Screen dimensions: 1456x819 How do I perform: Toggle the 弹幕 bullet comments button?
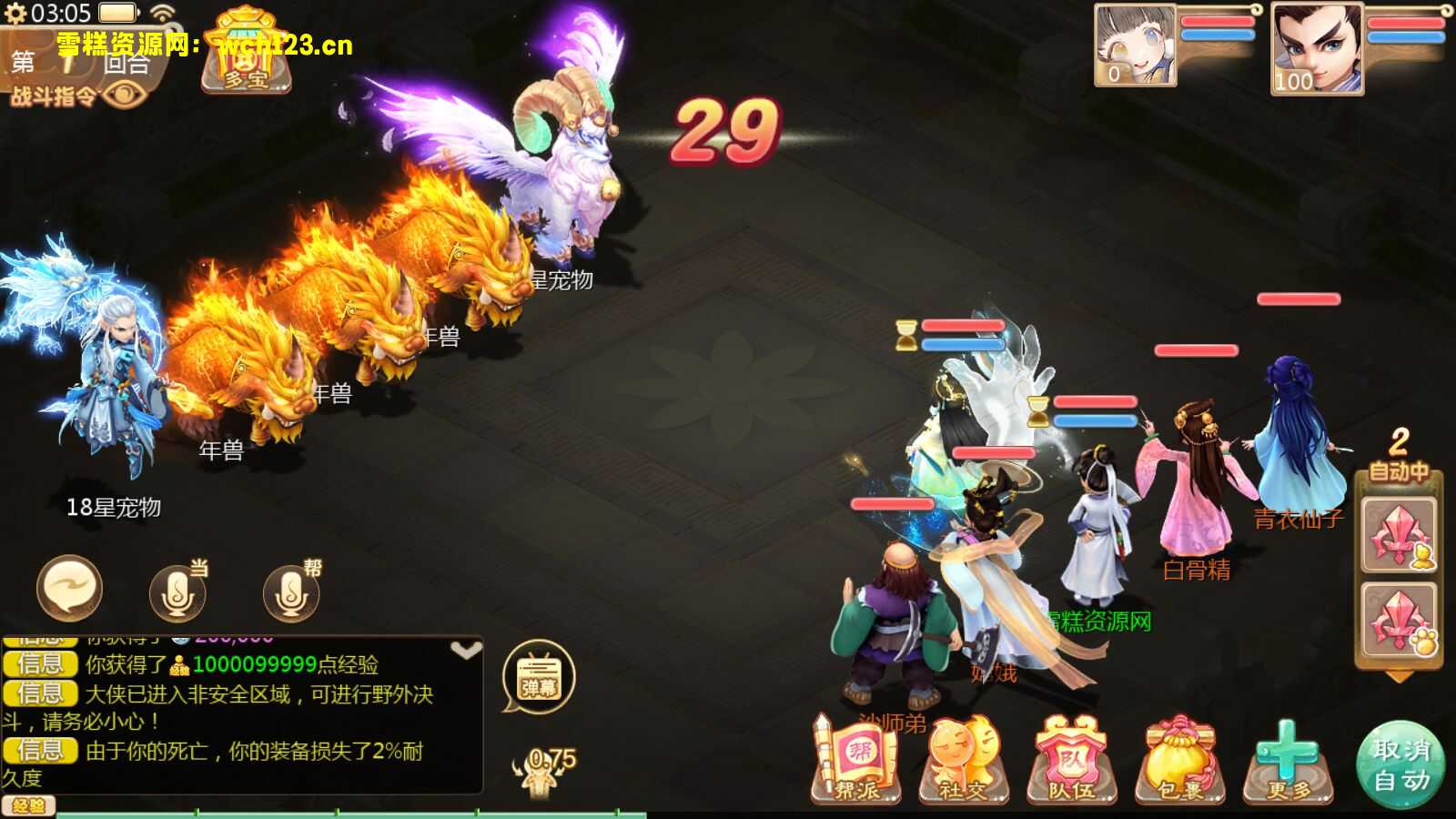[539, 678]
